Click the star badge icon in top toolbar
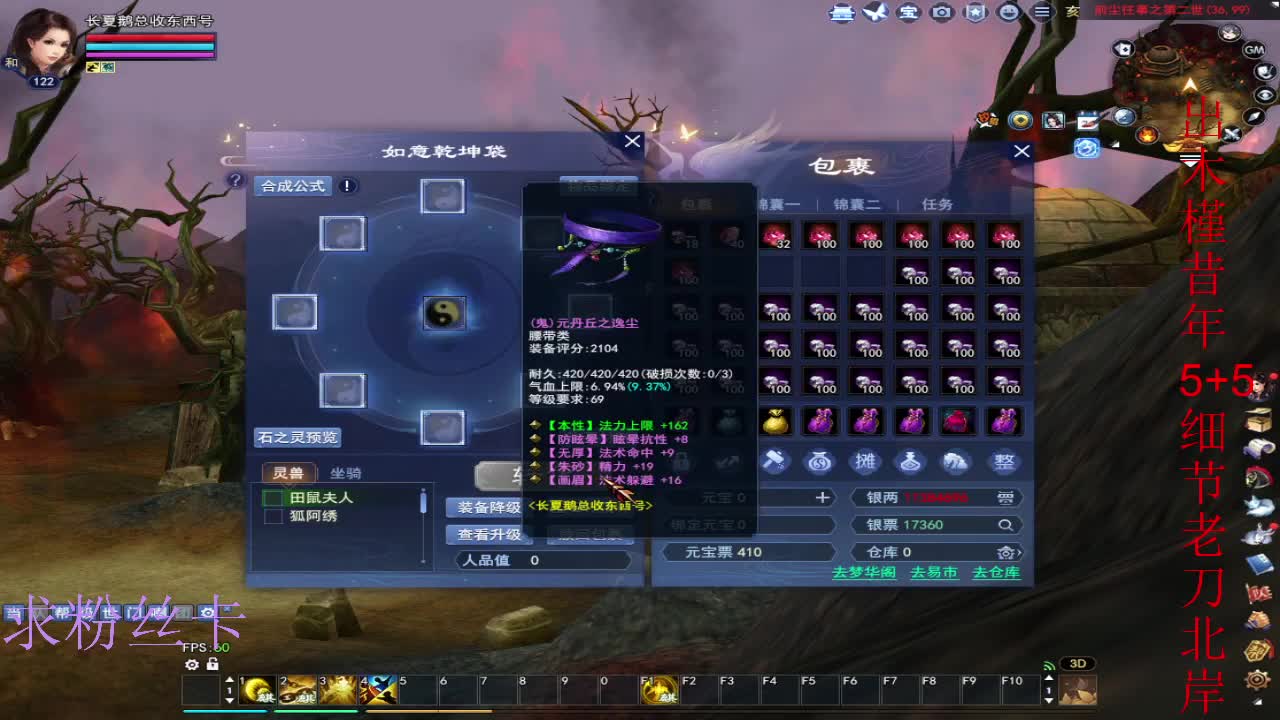 click(x=974, y=12)
